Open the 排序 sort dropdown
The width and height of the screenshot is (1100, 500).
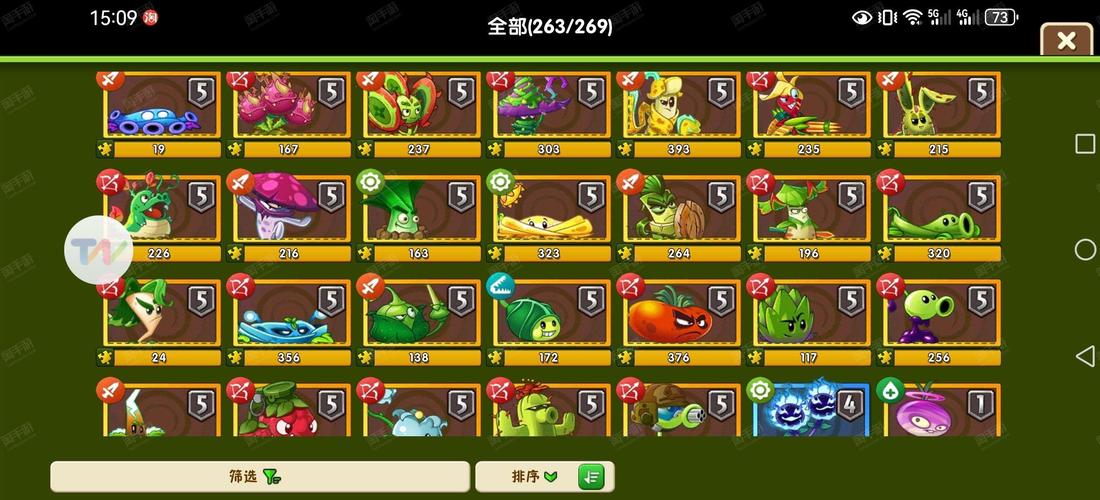526,476
